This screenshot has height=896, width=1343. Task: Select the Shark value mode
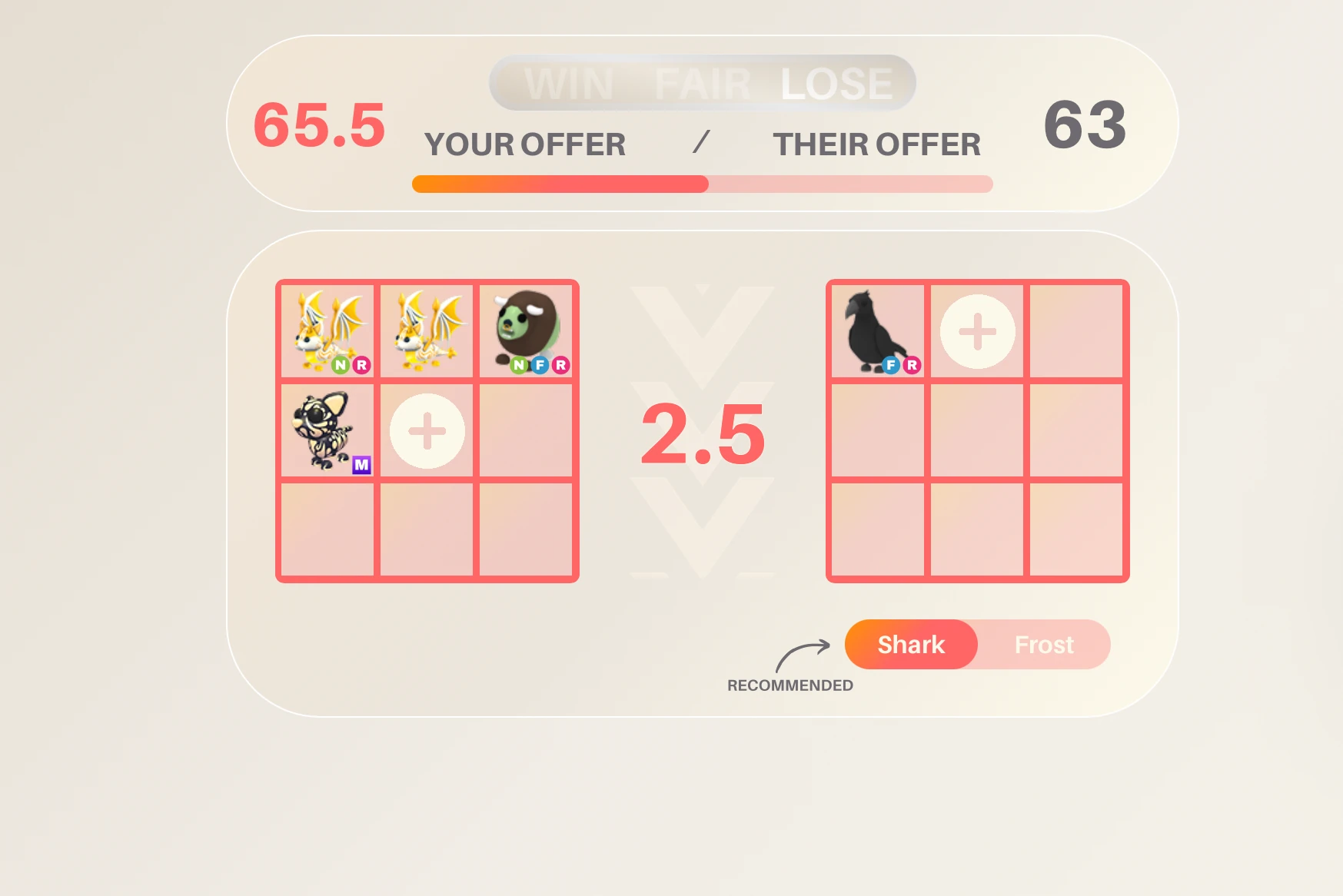click(x=911, y=645)
